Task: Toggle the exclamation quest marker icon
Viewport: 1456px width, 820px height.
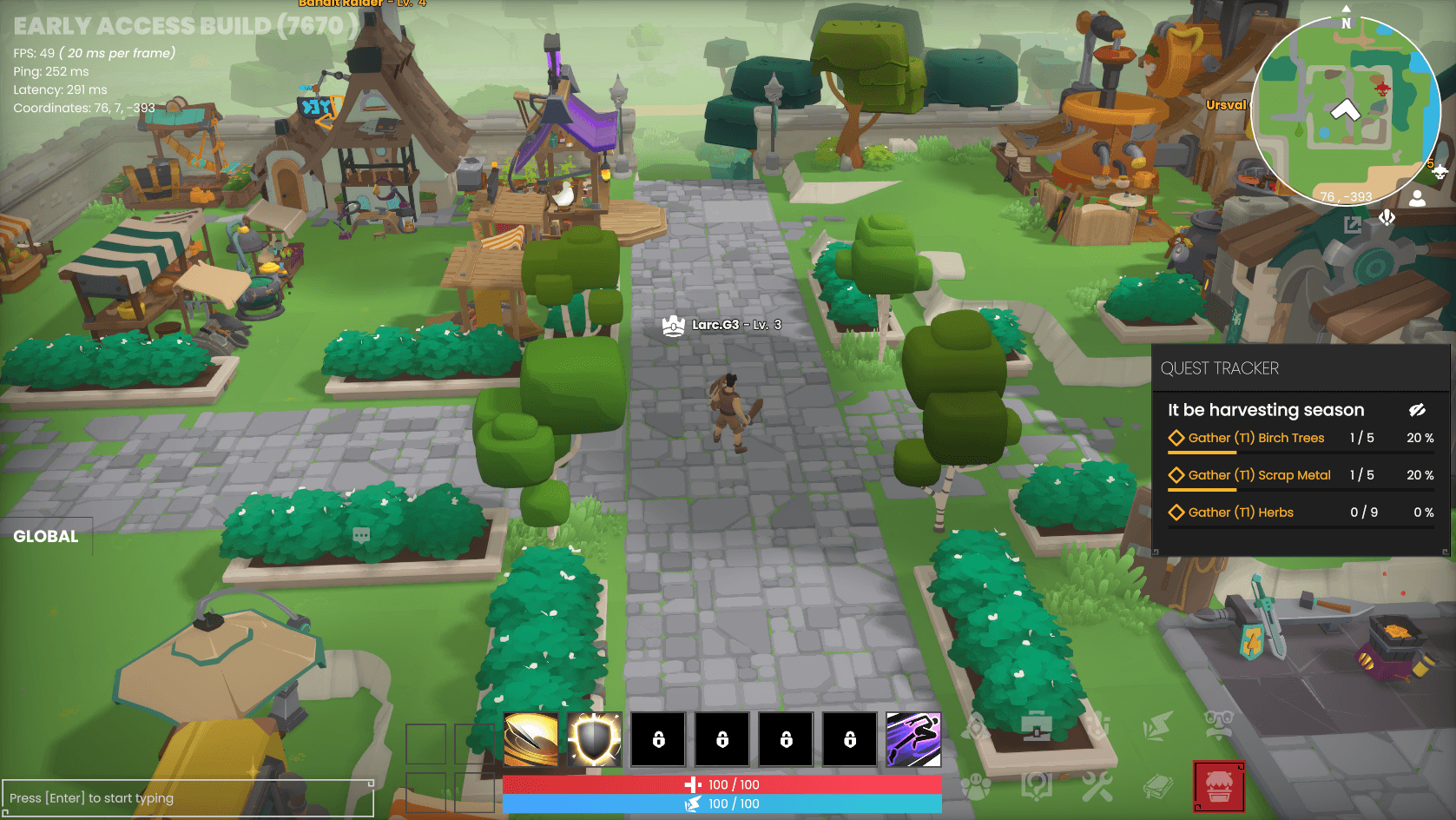Action: [x=1387, y=217]
